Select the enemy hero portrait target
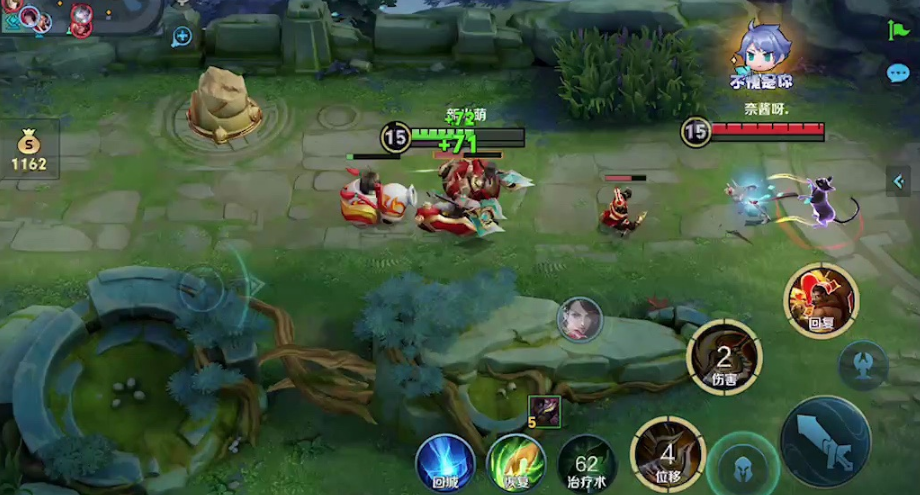Screen dimensions: 920x495 tap(579, 320)
